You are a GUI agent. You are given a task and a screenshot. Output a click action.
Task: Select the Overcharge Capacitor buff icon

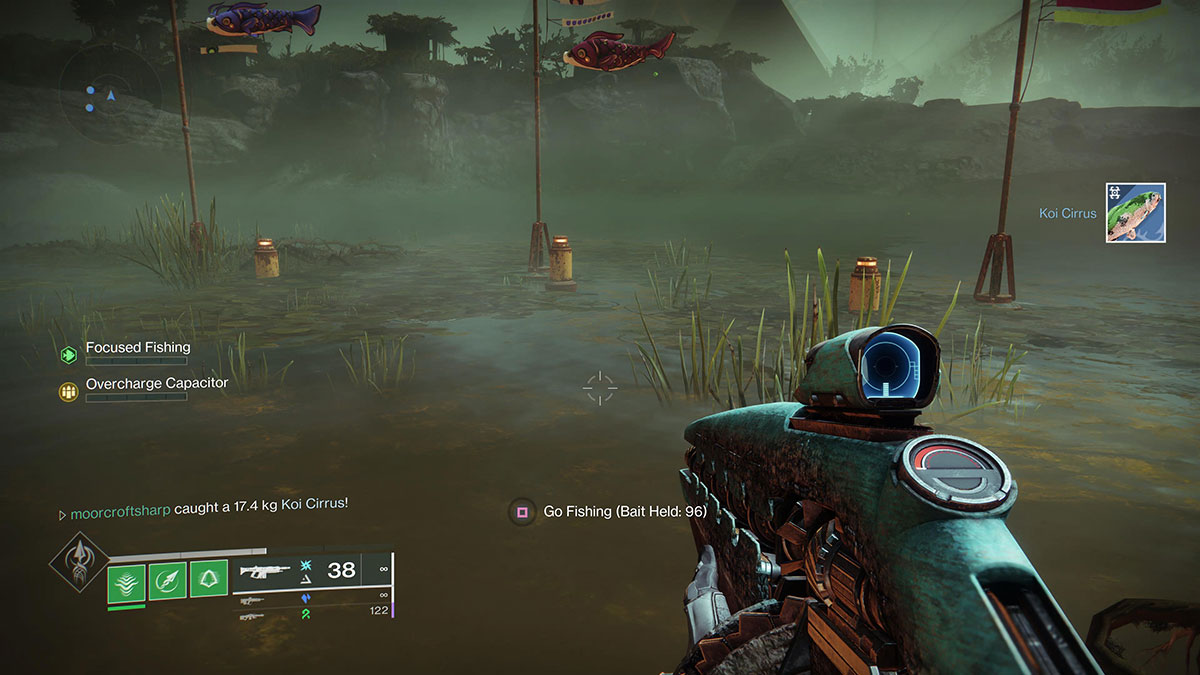(x=68, y=392)
